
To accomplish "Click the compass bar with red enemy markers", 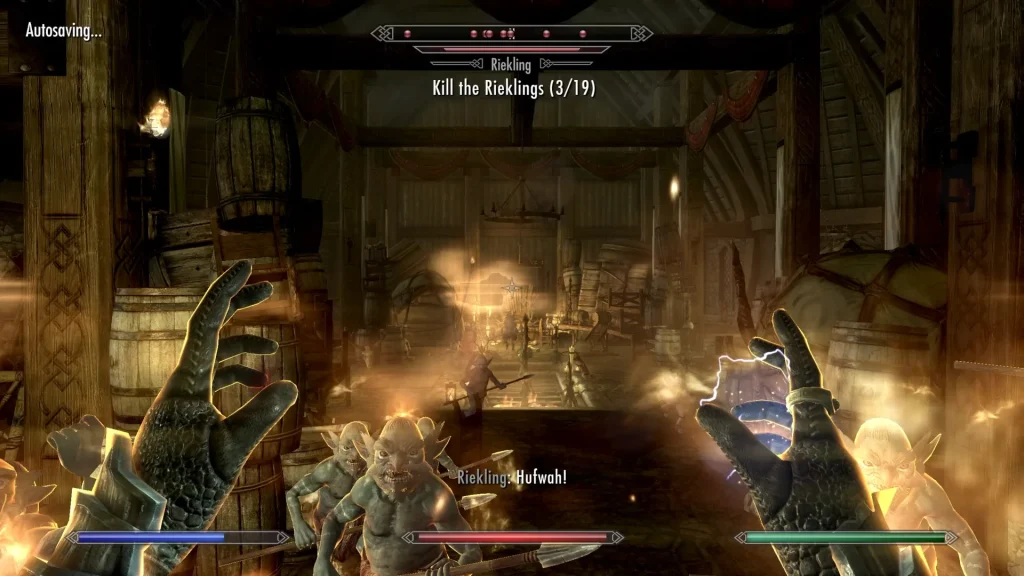I will tap(512, 33).
